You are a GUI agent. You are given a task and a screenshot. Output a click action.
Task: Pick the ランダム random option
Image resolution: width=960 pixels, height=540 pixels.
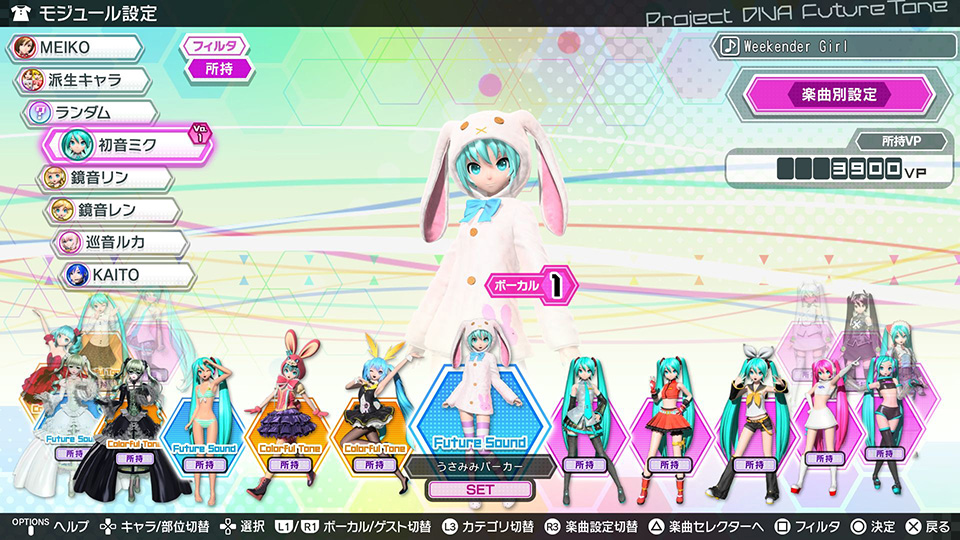click(x=92, y=112)
